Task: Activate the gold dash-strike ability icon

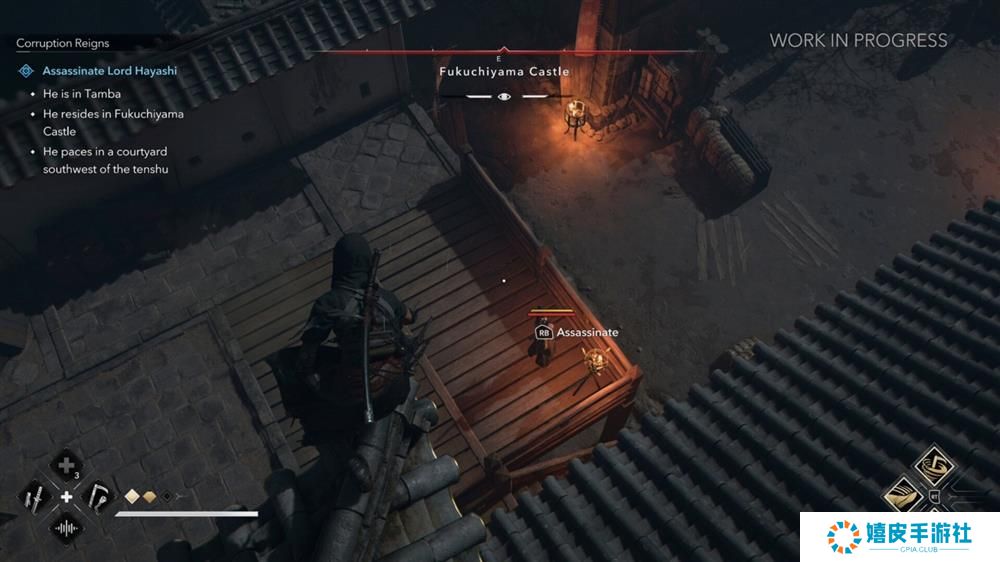Action: (x=905, y=495)
